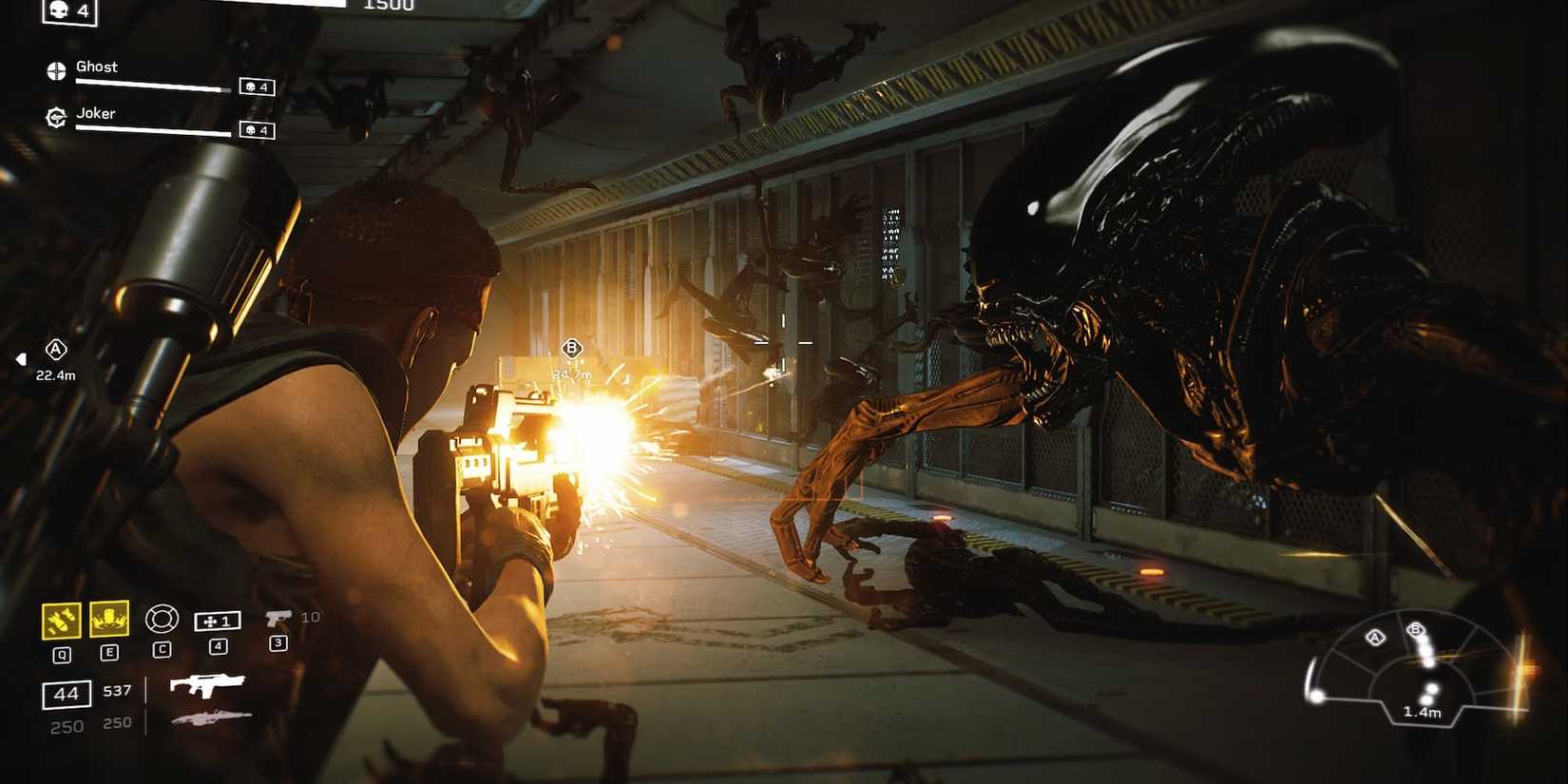Viewport: 1568px width, 784px height.
Task: Click the consumable gamepad icon above 4
Action: click(220, 619)
